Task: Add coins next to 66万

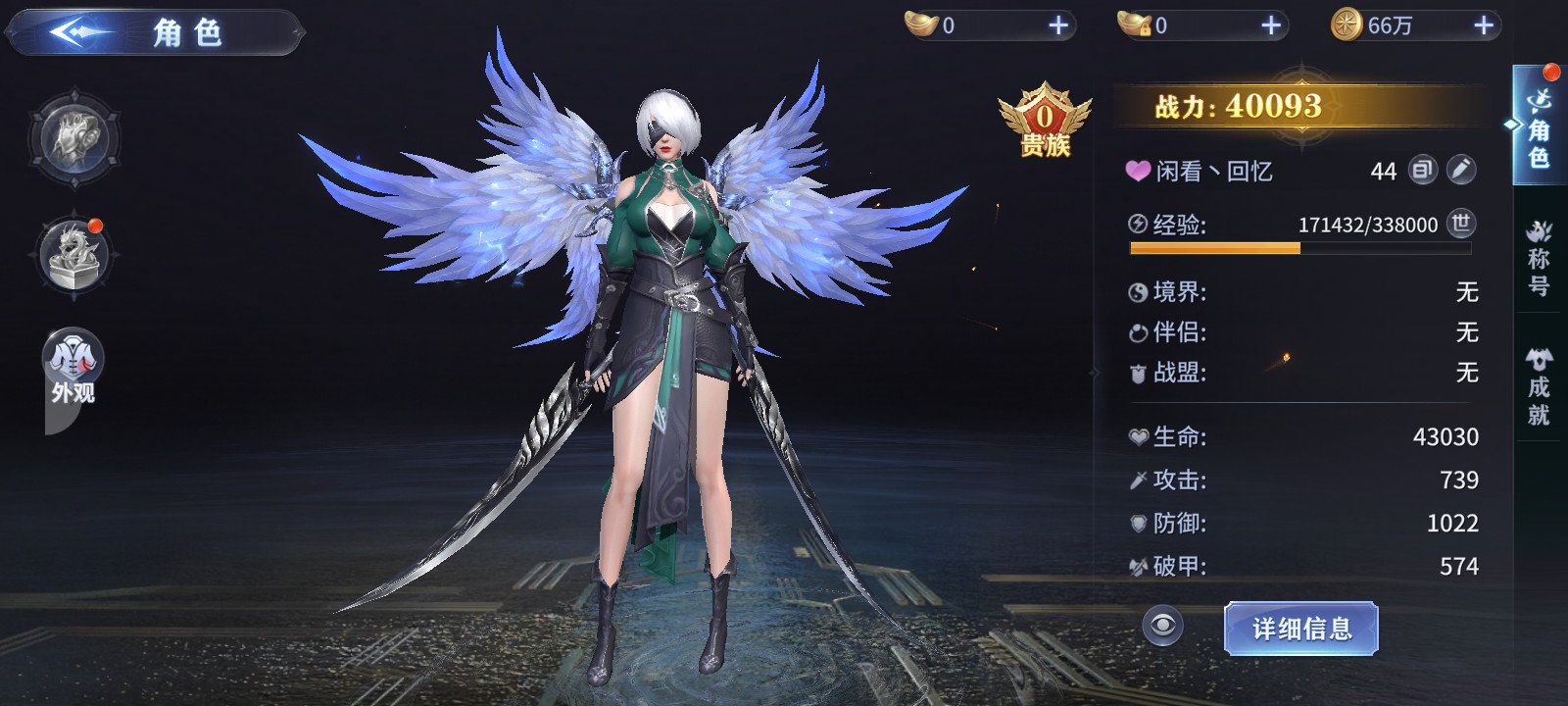Action: [x=1484, y=25]
